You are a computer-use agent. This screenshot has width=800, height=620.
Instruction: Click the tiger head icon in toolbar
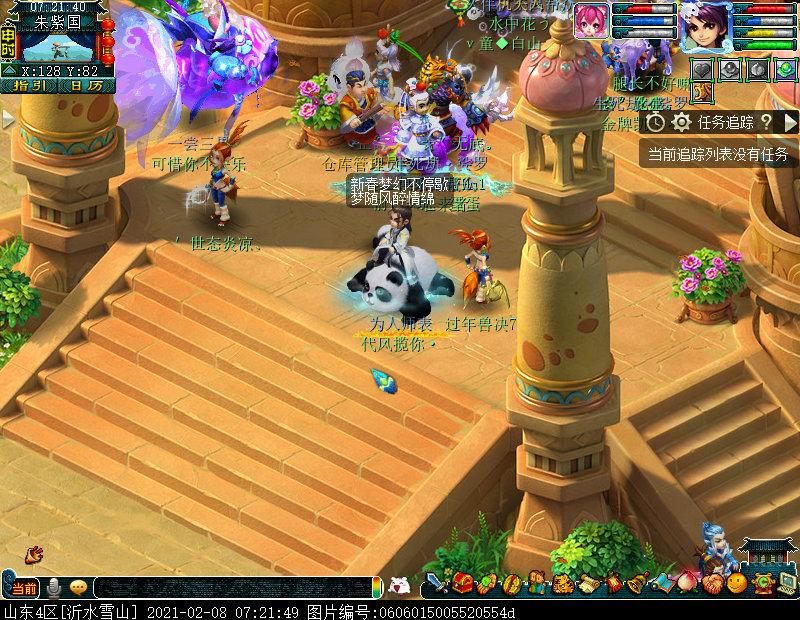click(x=562, y=584)
